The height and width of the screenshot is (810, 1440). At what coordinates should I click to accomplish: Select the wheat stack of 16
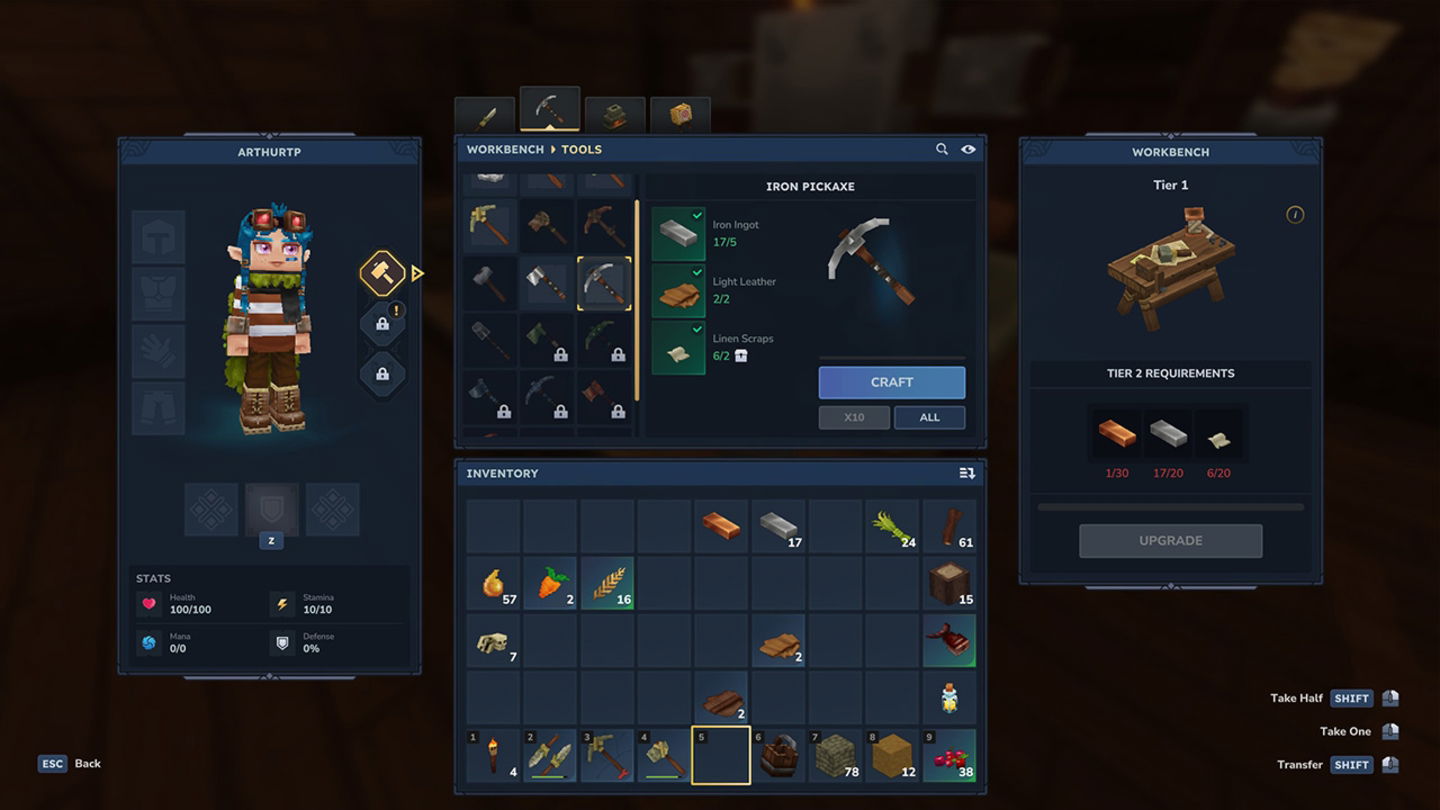click(x=607, y=583)
